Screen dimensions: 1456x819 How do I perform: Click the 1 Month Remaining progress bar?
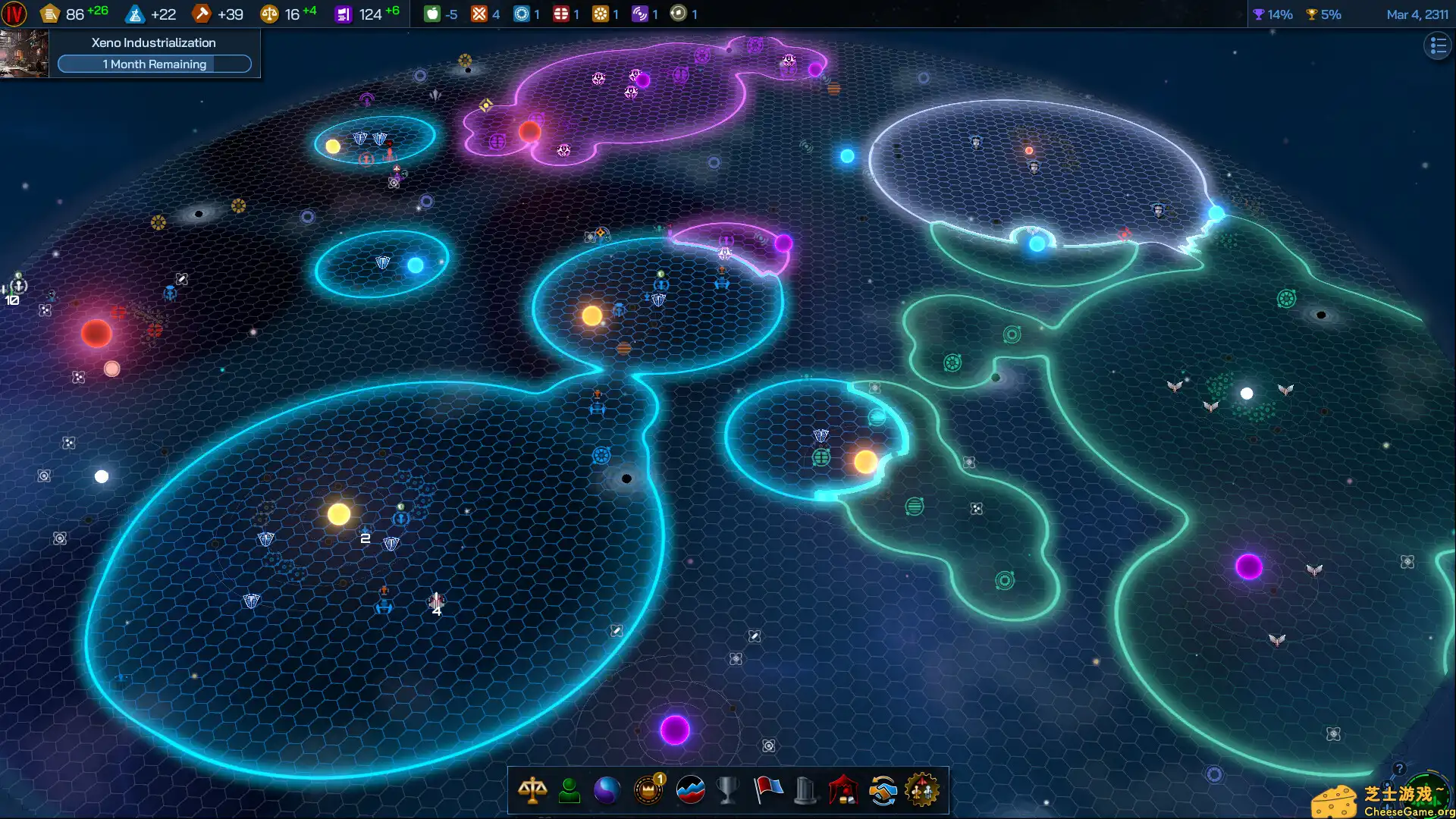154,64
